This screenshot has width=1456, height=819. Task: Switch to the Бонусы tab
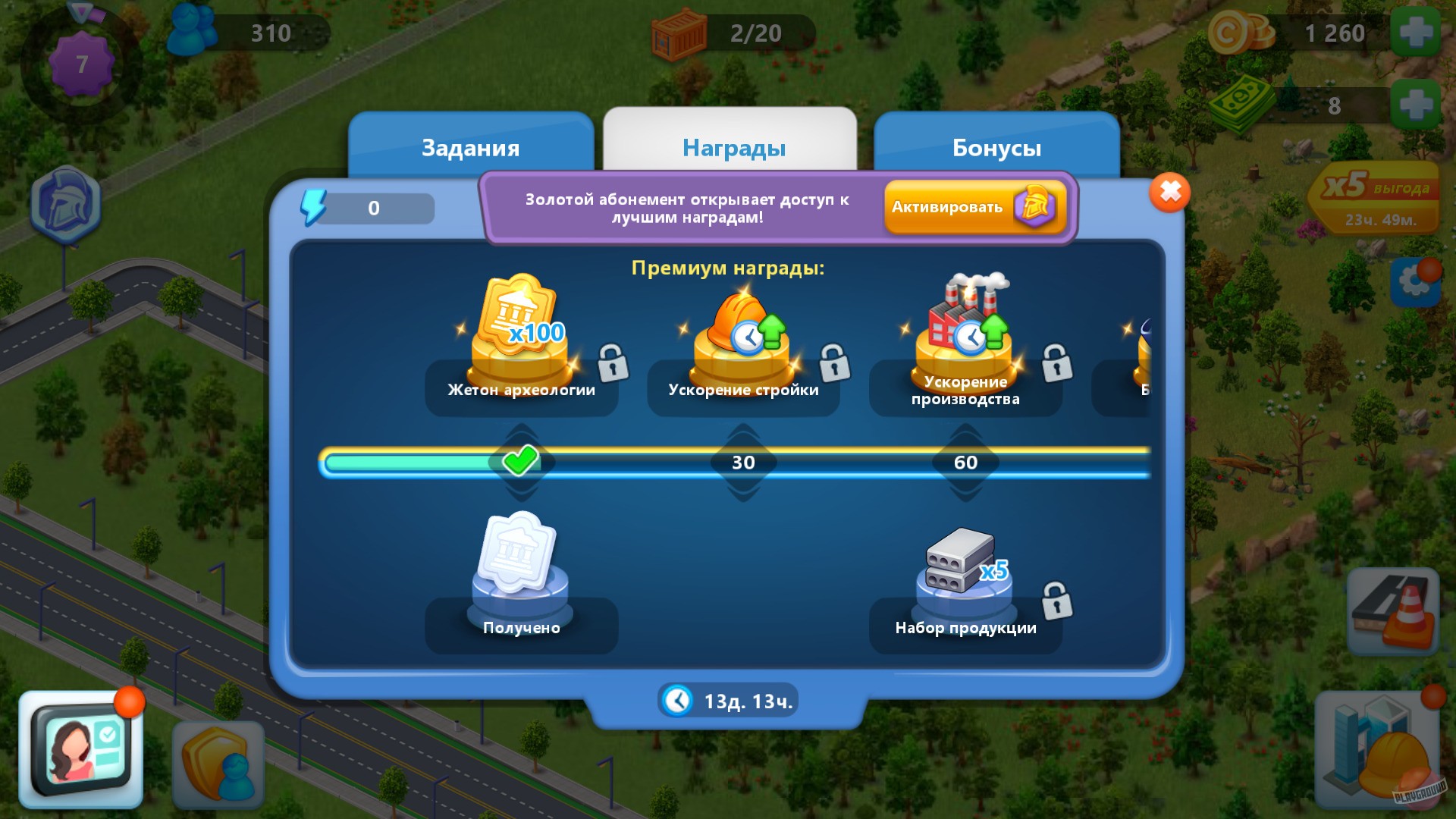(996, 148)
